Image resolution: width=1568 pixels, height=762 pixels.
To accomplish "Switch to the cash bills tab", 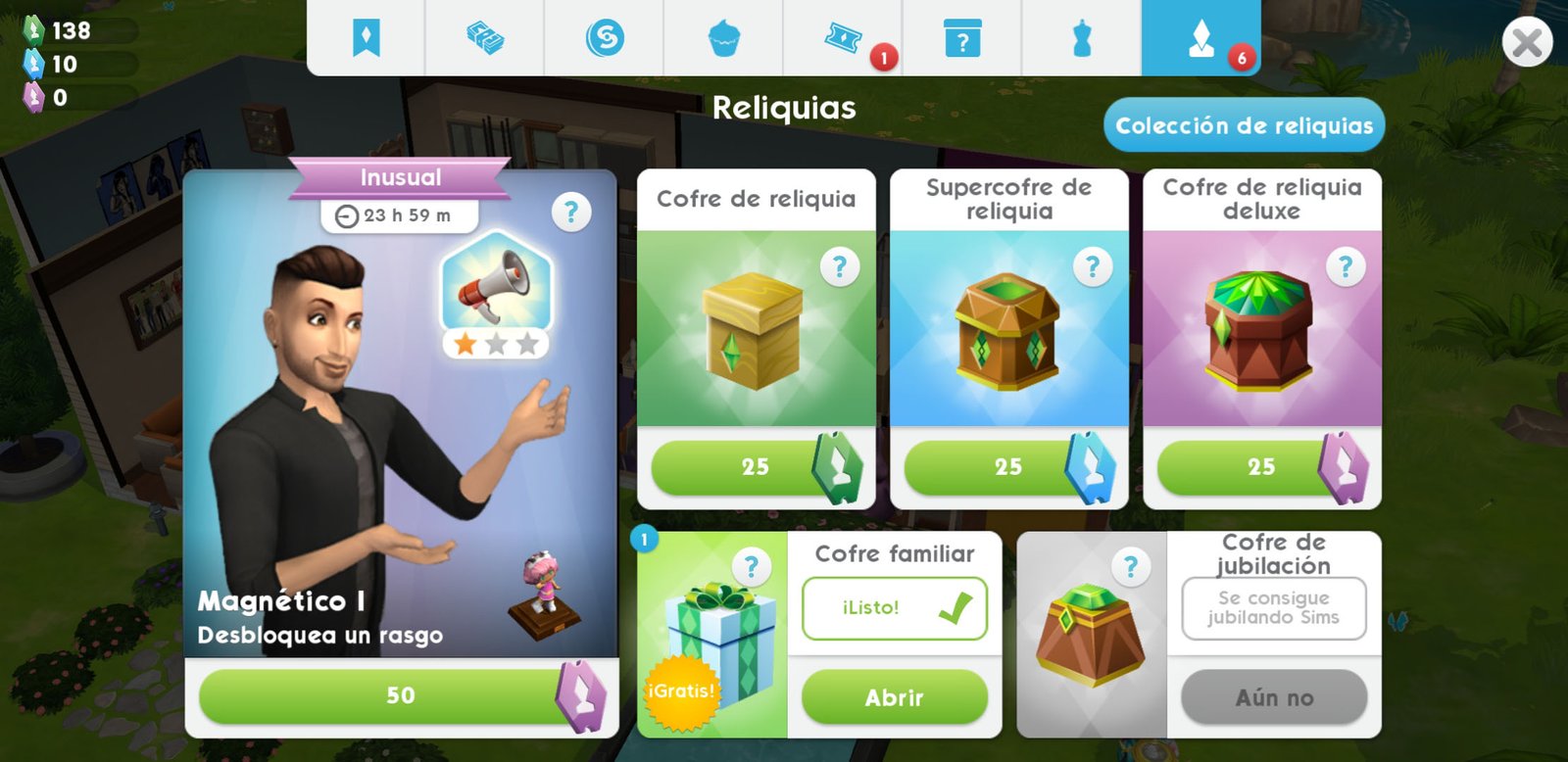I will click(485, 38).
